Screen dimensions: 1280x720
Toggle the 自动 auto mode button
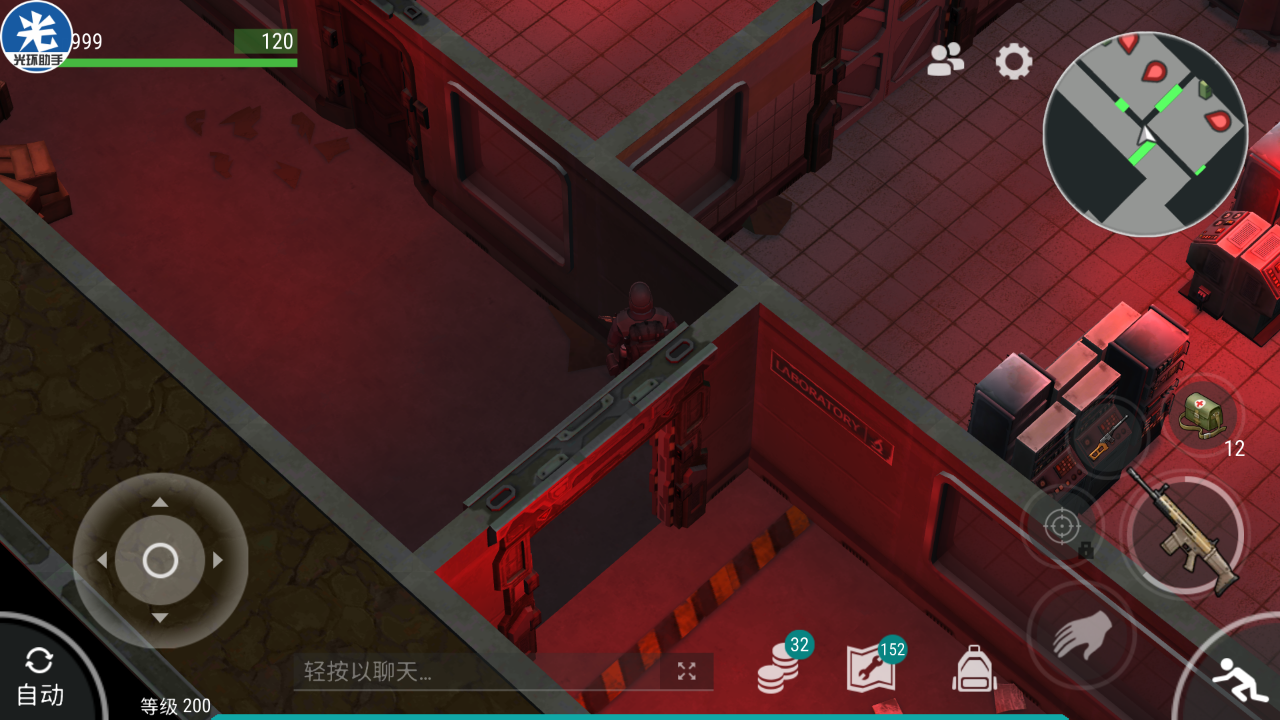(40, 678)
